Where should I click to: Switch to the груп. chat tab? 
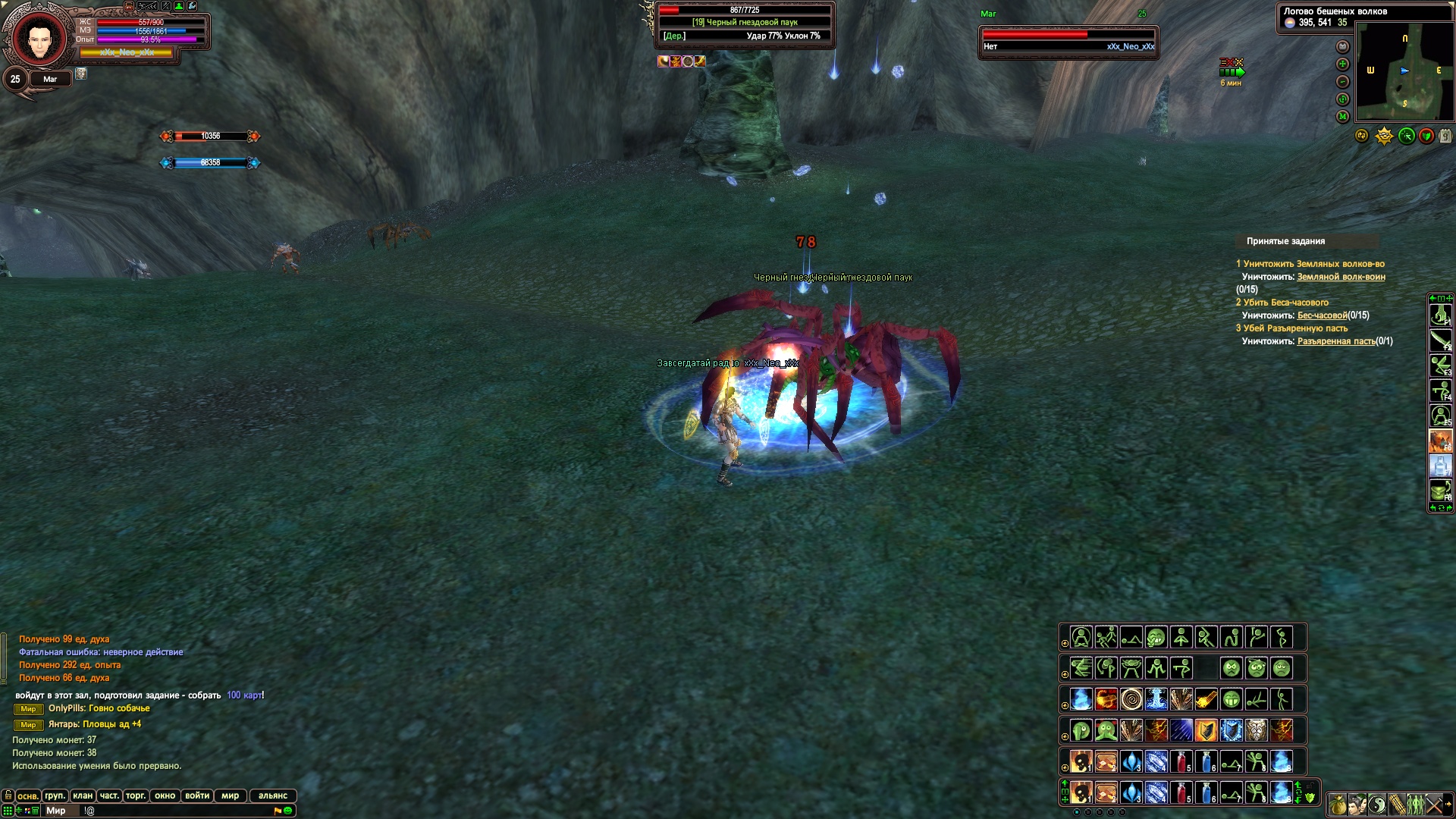[x=55, y=795]
